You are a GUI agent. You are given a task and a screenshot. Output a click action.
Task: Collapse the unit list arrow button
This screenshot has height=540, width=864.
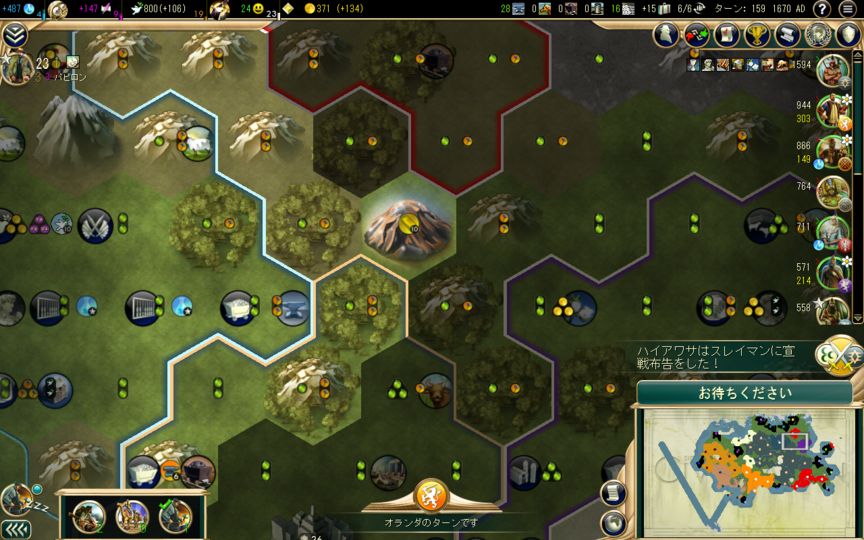coord(14,528)
